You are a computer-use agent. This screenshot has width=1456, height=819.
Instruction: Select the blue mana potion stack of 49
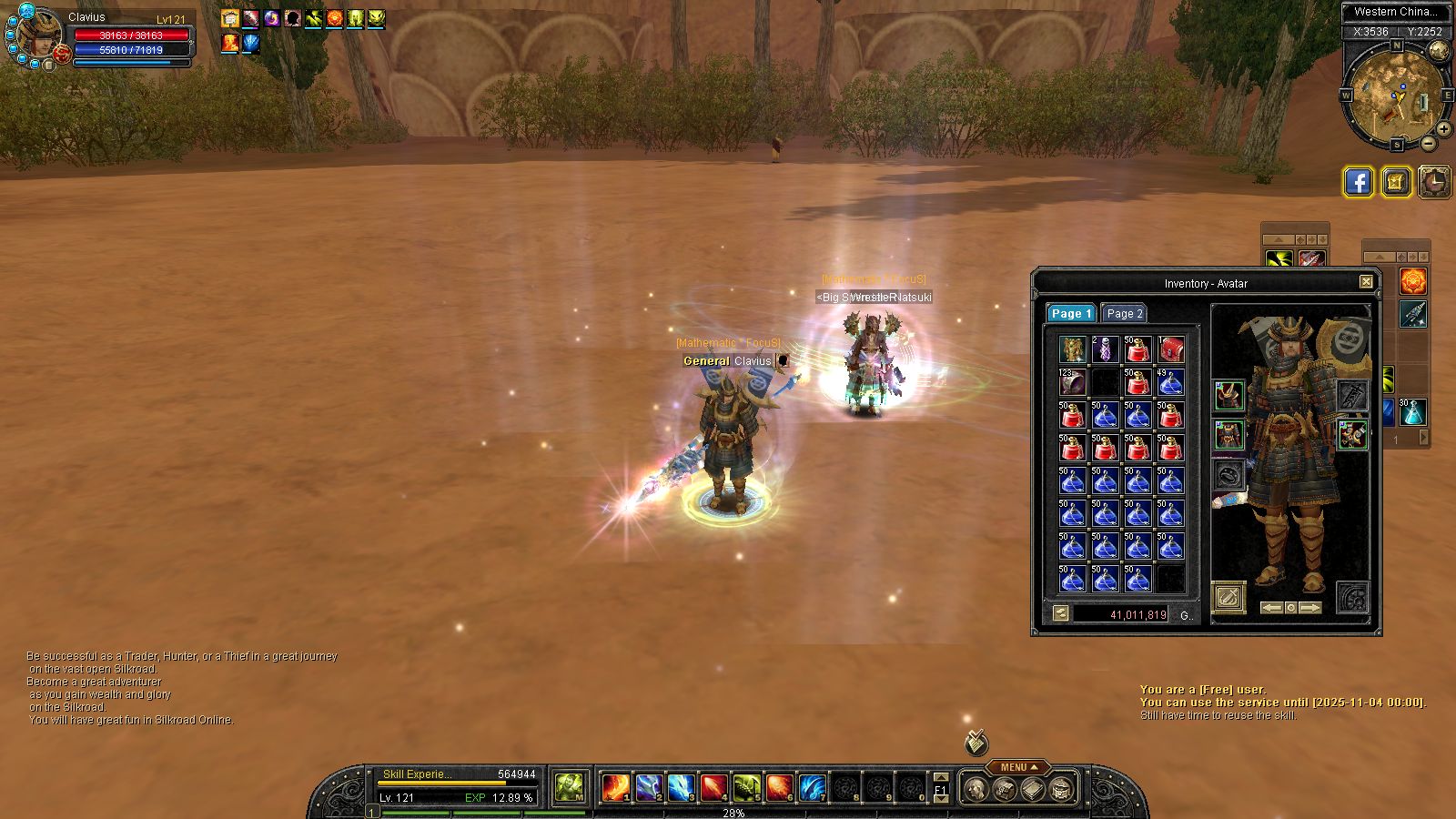click(x=1170, y=381)
